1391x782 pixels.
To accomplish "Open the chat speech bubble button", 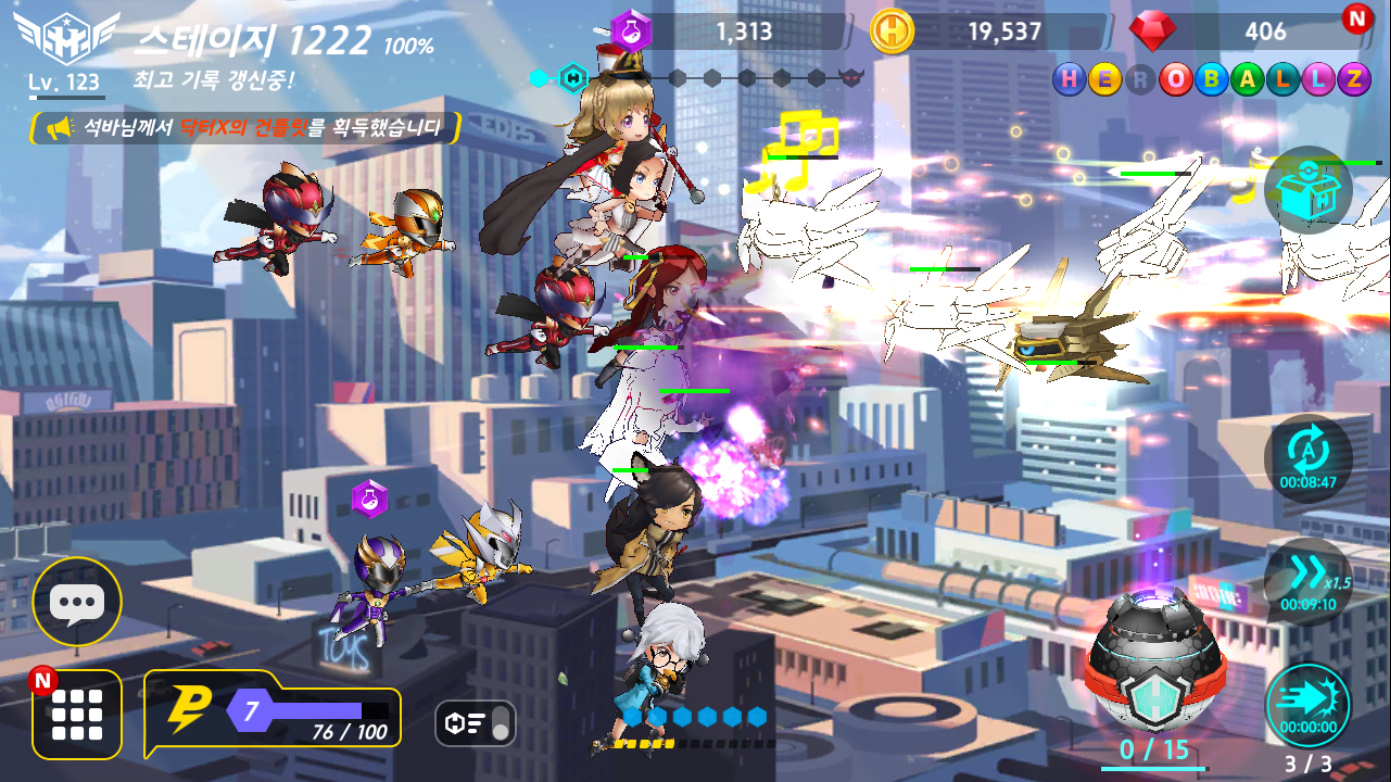I will coord(77,602).
